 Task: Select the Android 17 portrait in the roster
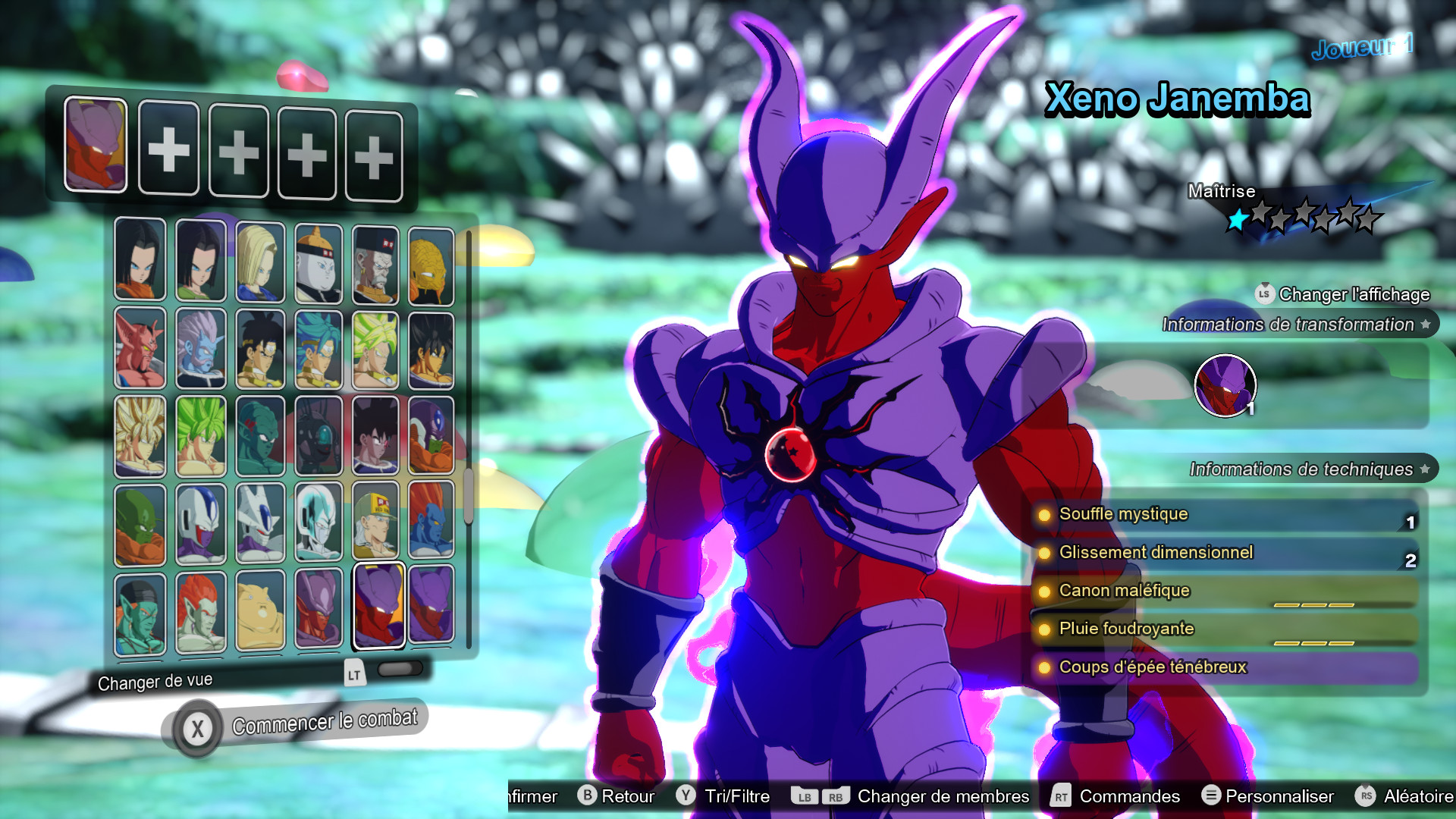140,260
